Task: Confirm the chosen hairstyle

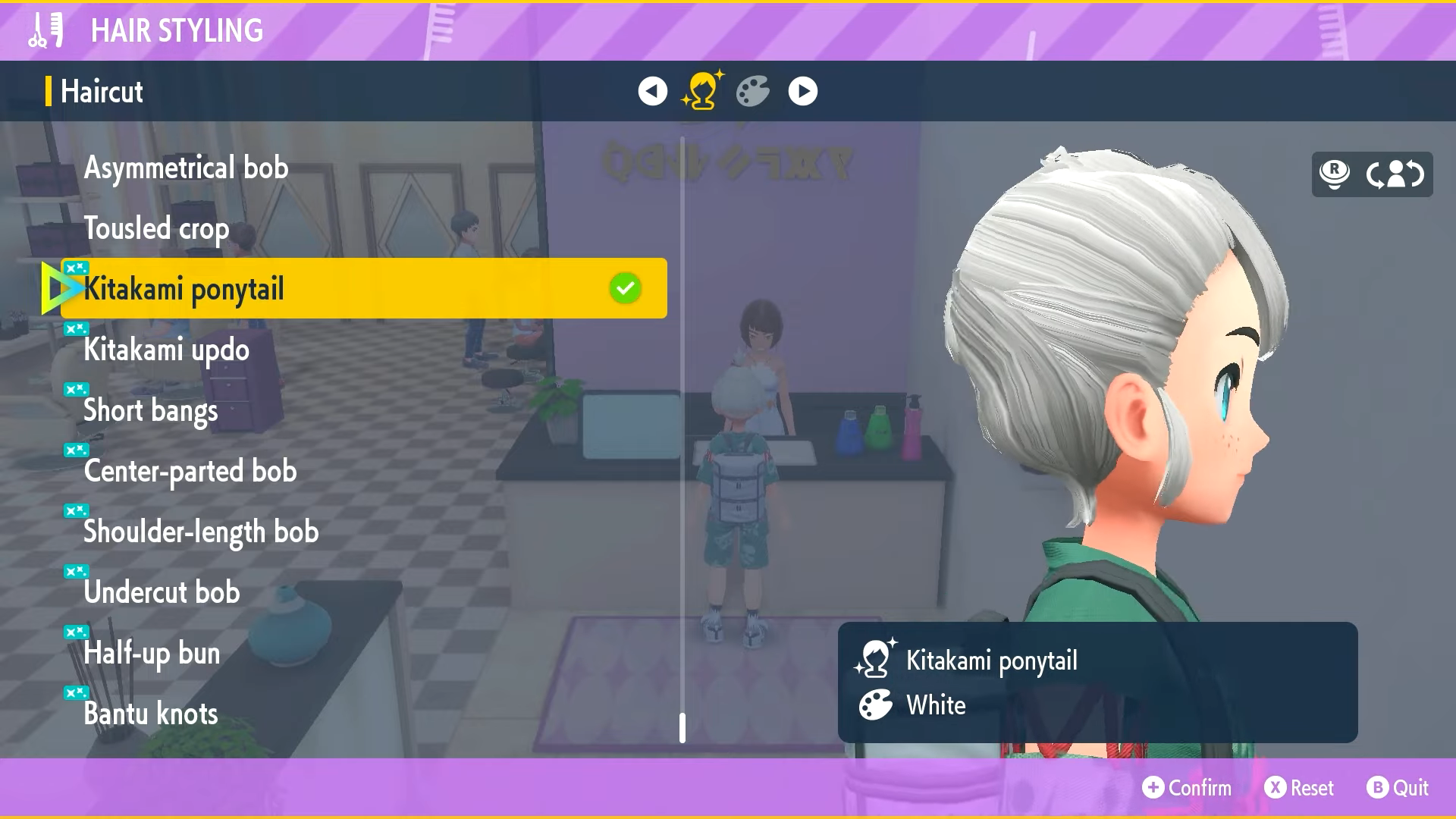Action: click(1187, 788)
